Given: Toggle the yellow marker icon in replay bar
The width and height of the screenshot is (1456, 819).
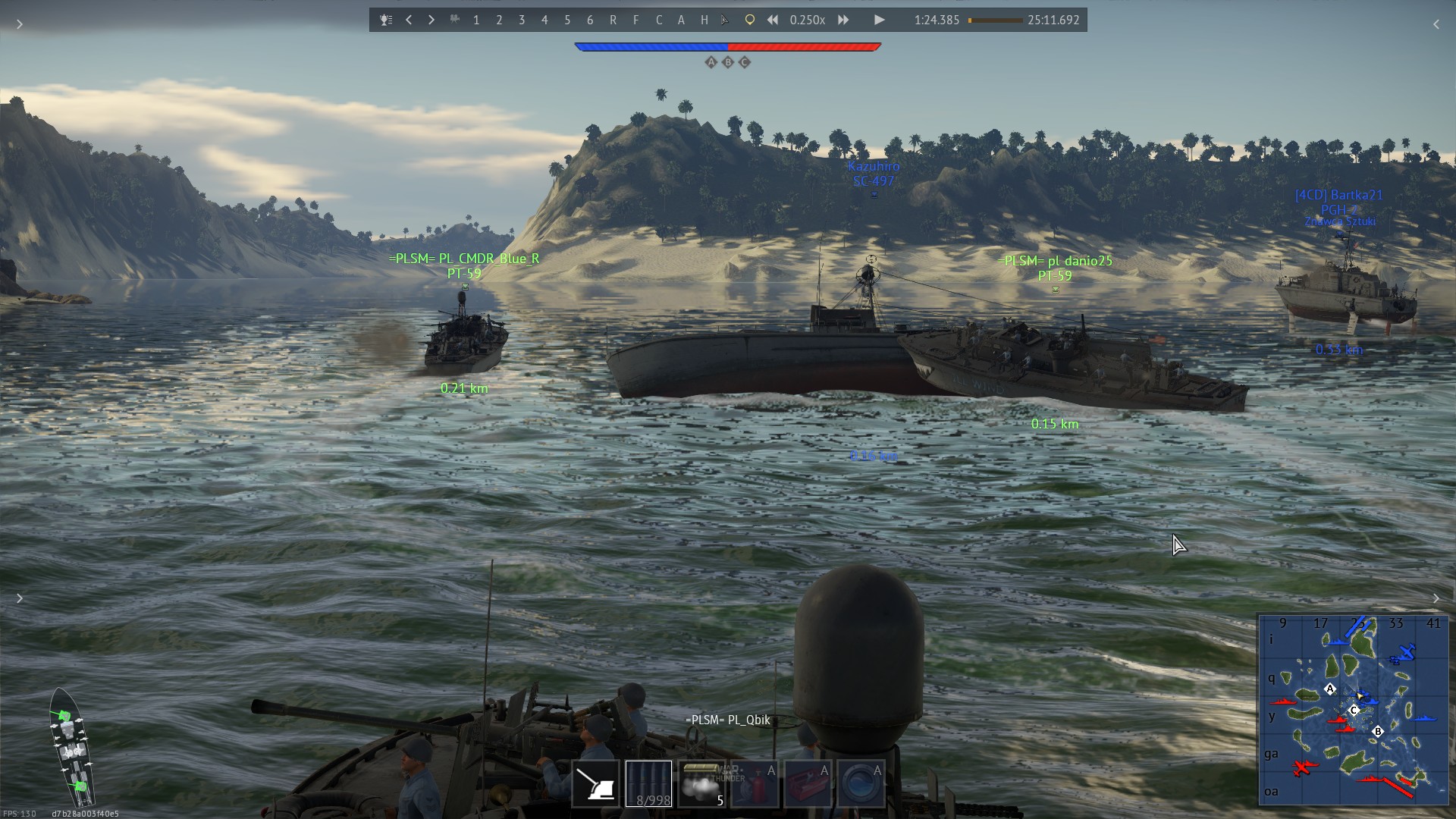Looking at the screenshot, I should click(x=749, y=20).
